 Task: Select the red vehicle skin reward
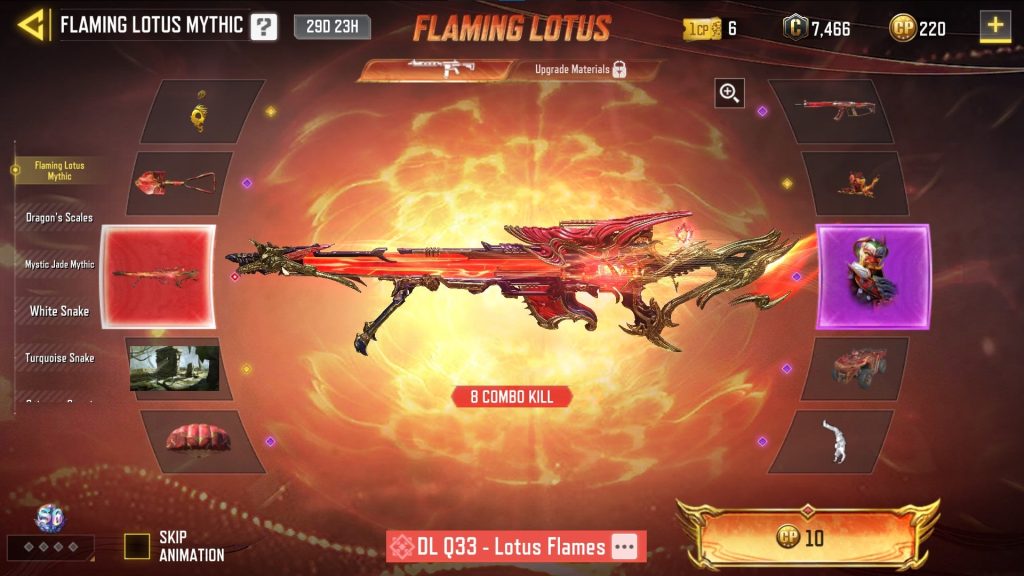[x=858, y=368]
